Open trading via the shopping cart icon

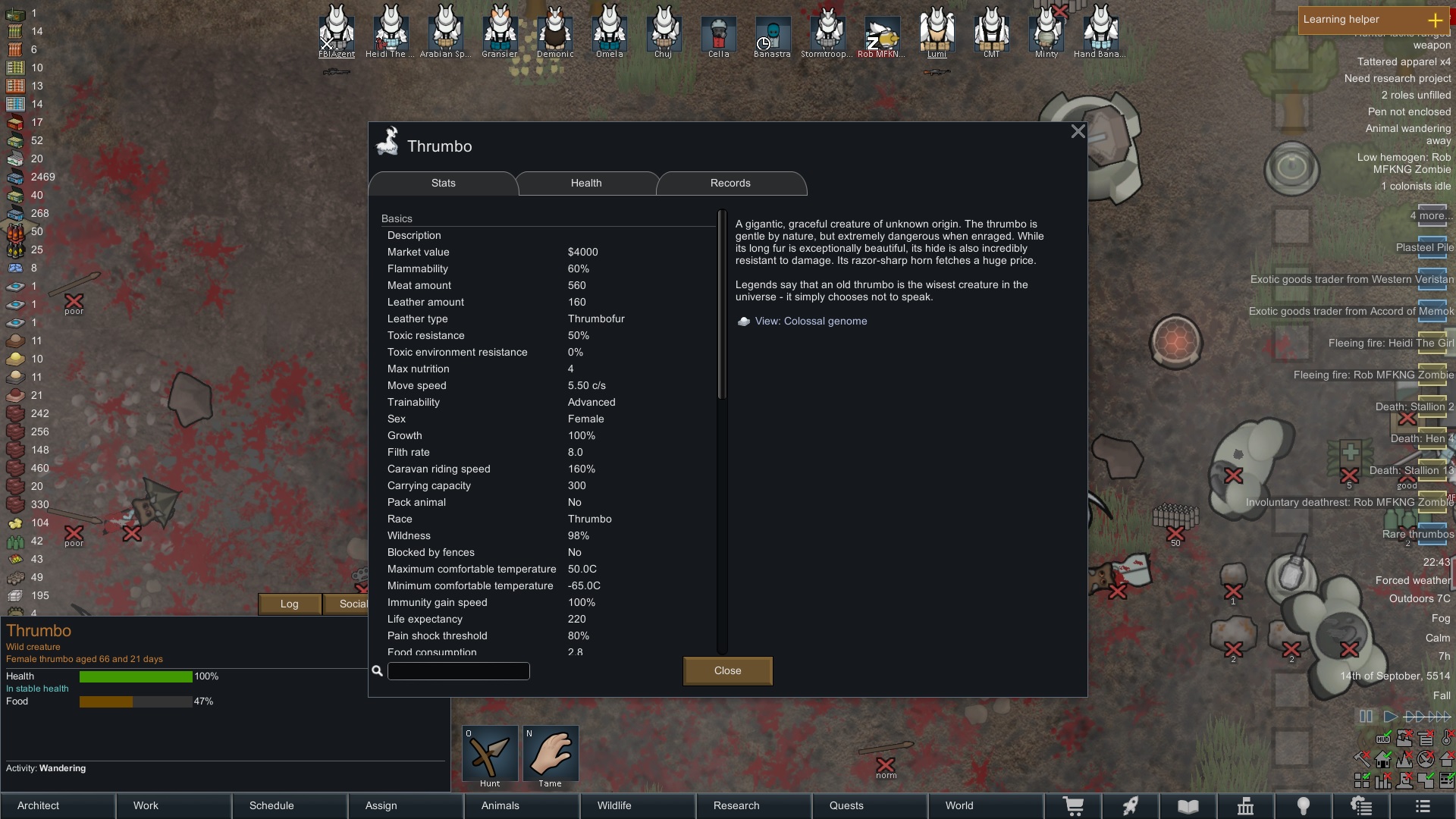(x=1073, y=806)
